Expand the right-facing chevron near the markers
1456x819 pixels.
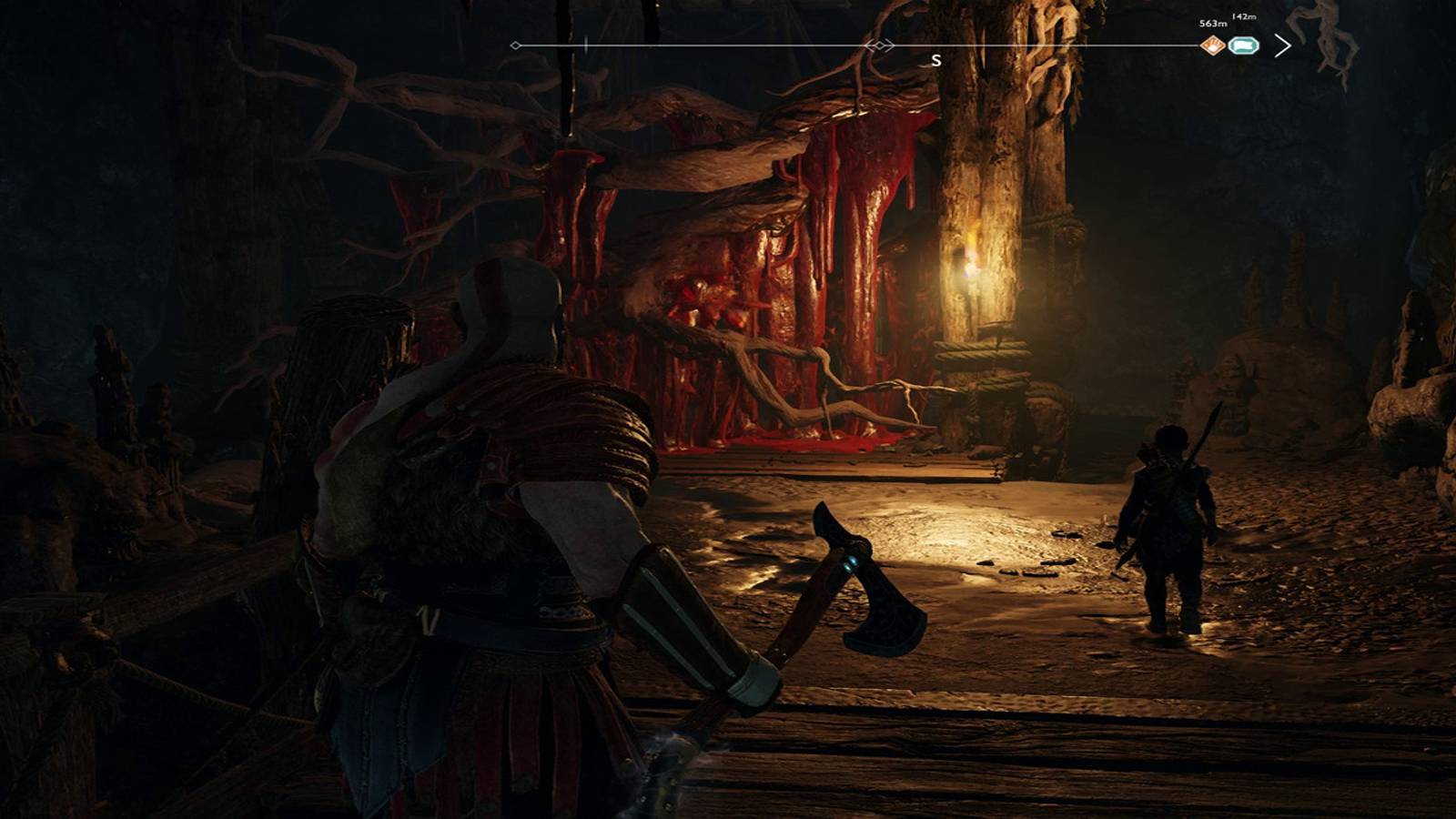(x=1281, y=44)
